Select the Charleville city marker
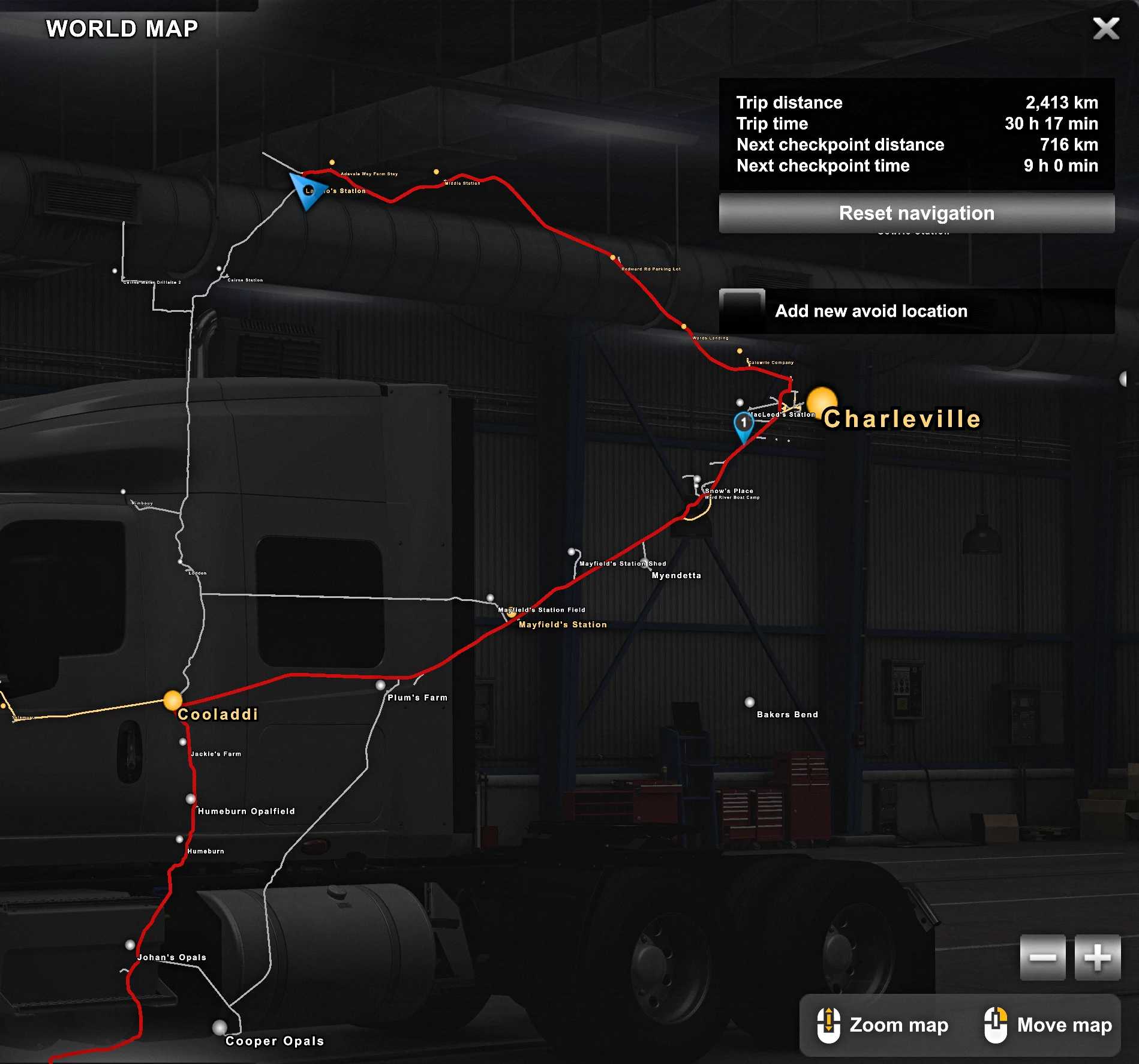 (x=821, y=402)
